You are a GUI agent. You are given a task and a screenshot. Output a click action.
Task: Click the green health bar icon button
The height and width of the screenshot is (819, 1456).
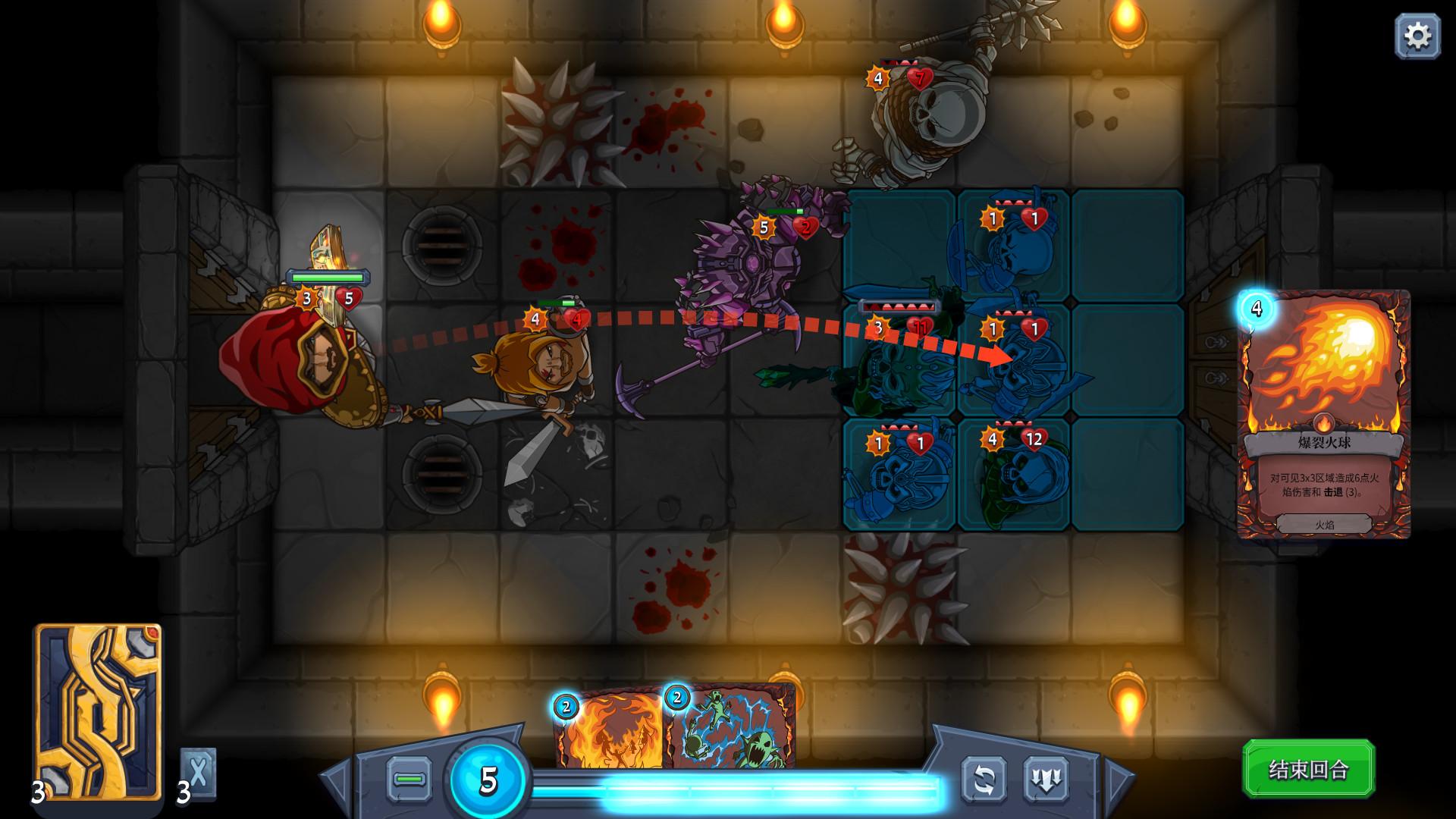tap(408, 779)
